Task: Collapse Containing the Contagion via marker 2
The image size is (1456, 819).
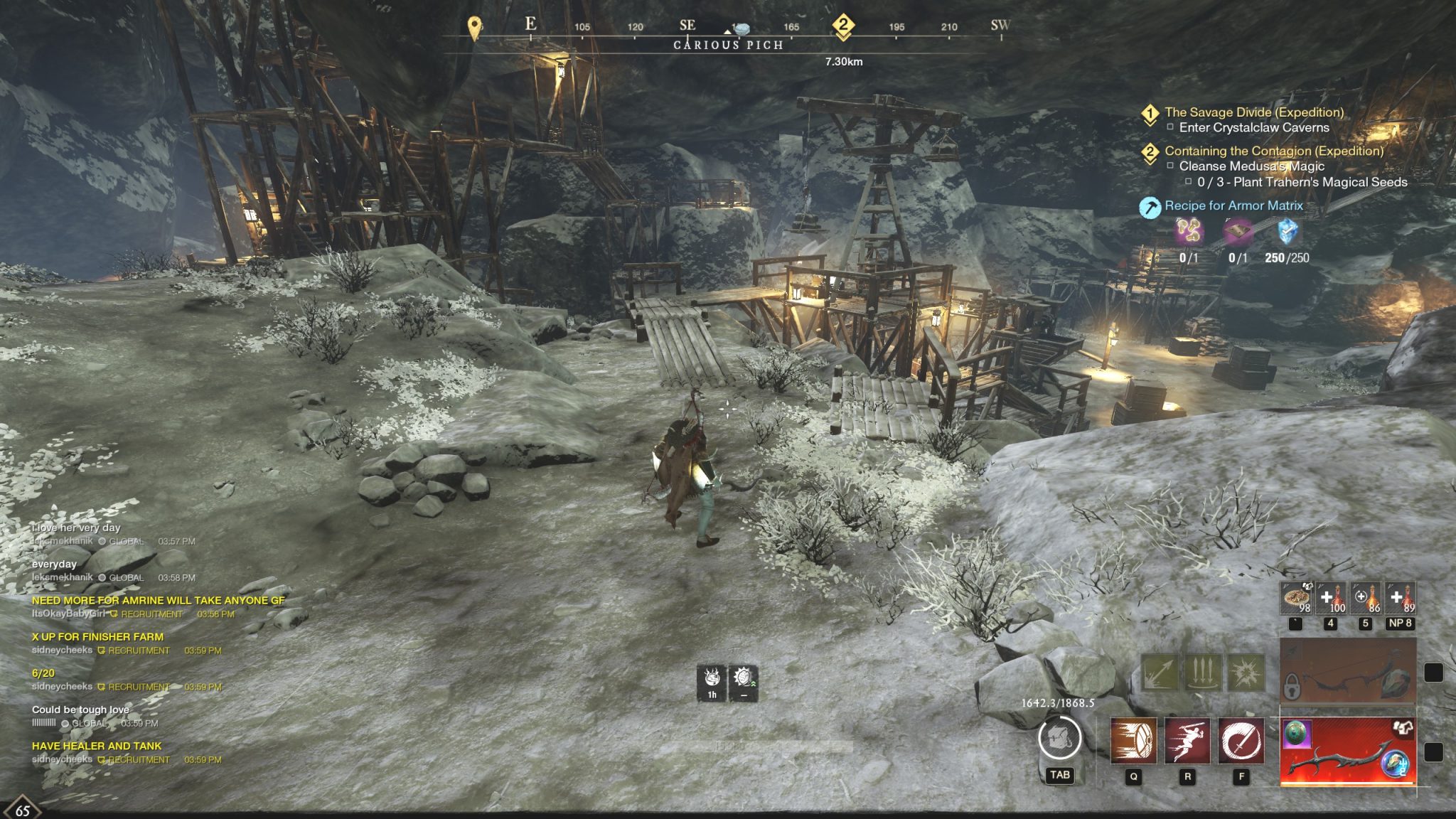Action: coord(1152,151)
